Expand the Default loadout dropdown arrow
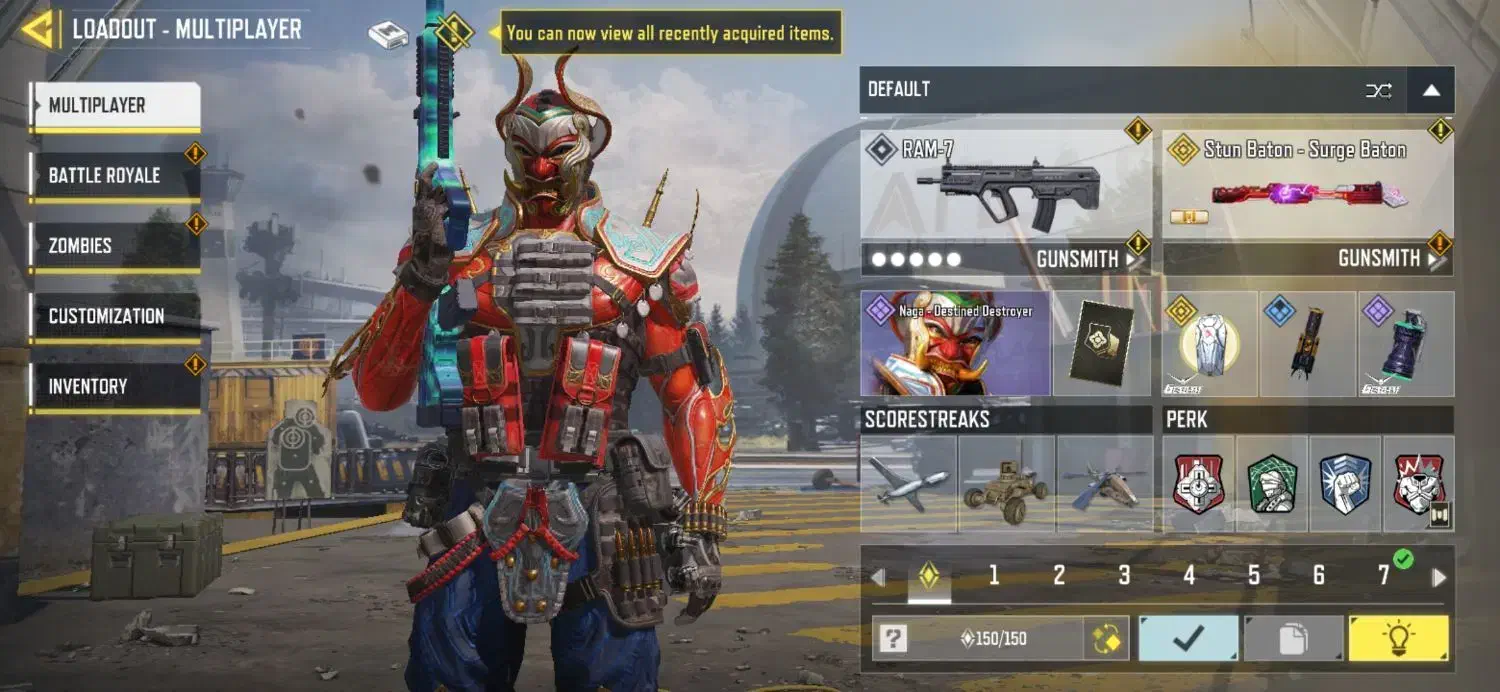 (1431, 90)
